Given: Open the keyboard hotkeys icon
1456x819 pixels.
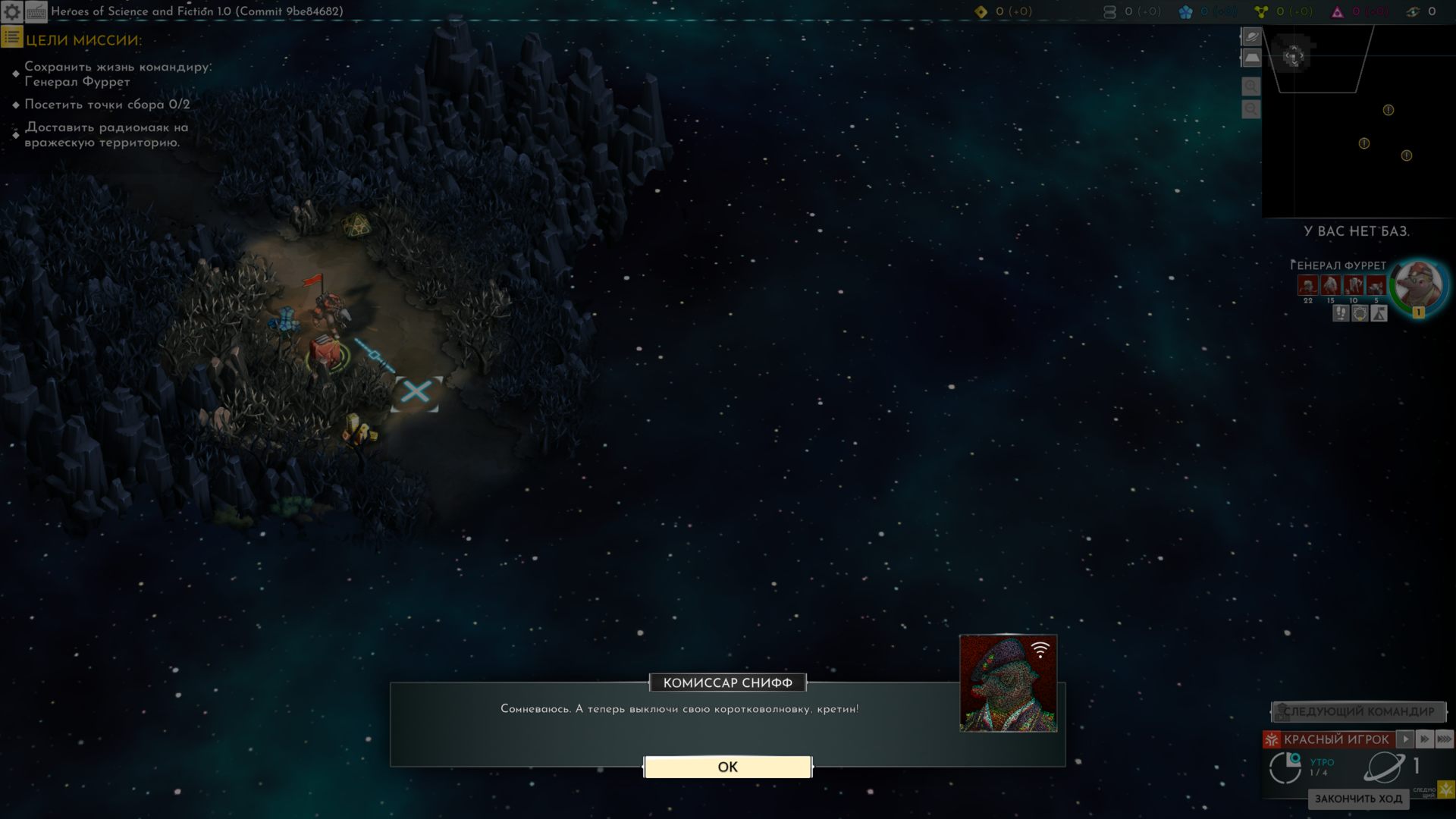Looking at the screenshot, I should pyautogui.click(x=36, y=11).
